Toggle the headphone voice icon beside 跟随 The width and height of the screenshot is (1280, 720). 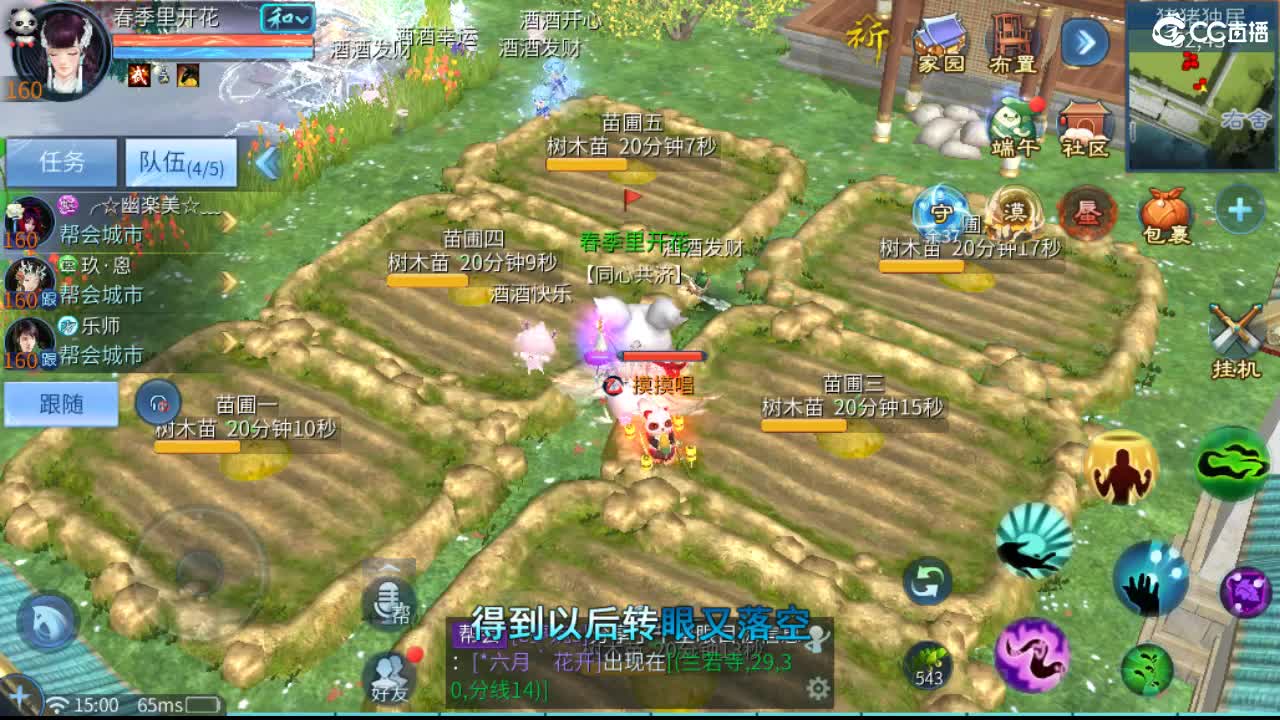[156, 403]
